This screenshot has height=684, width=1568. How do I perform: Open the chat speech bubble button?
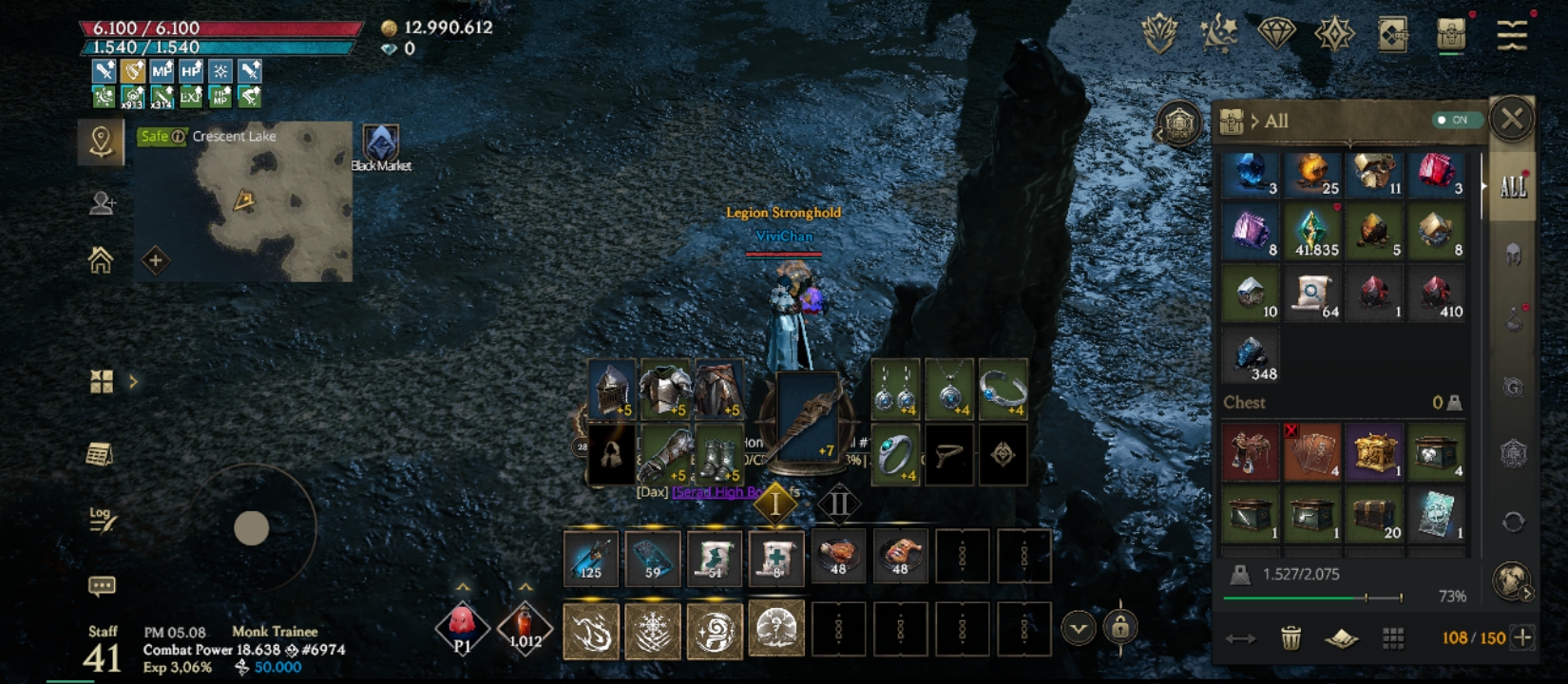(102, 585)
